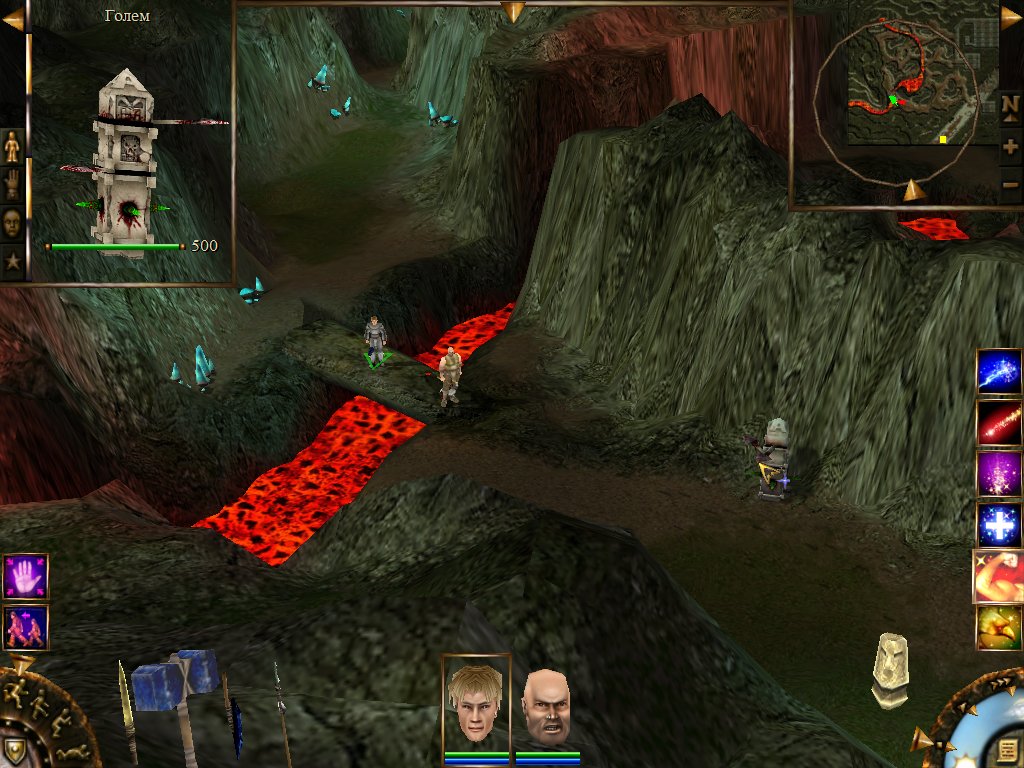This screenshot has height=768, width=1024.
Task: Cast the yellow-green spell icon
Action: 999,628
